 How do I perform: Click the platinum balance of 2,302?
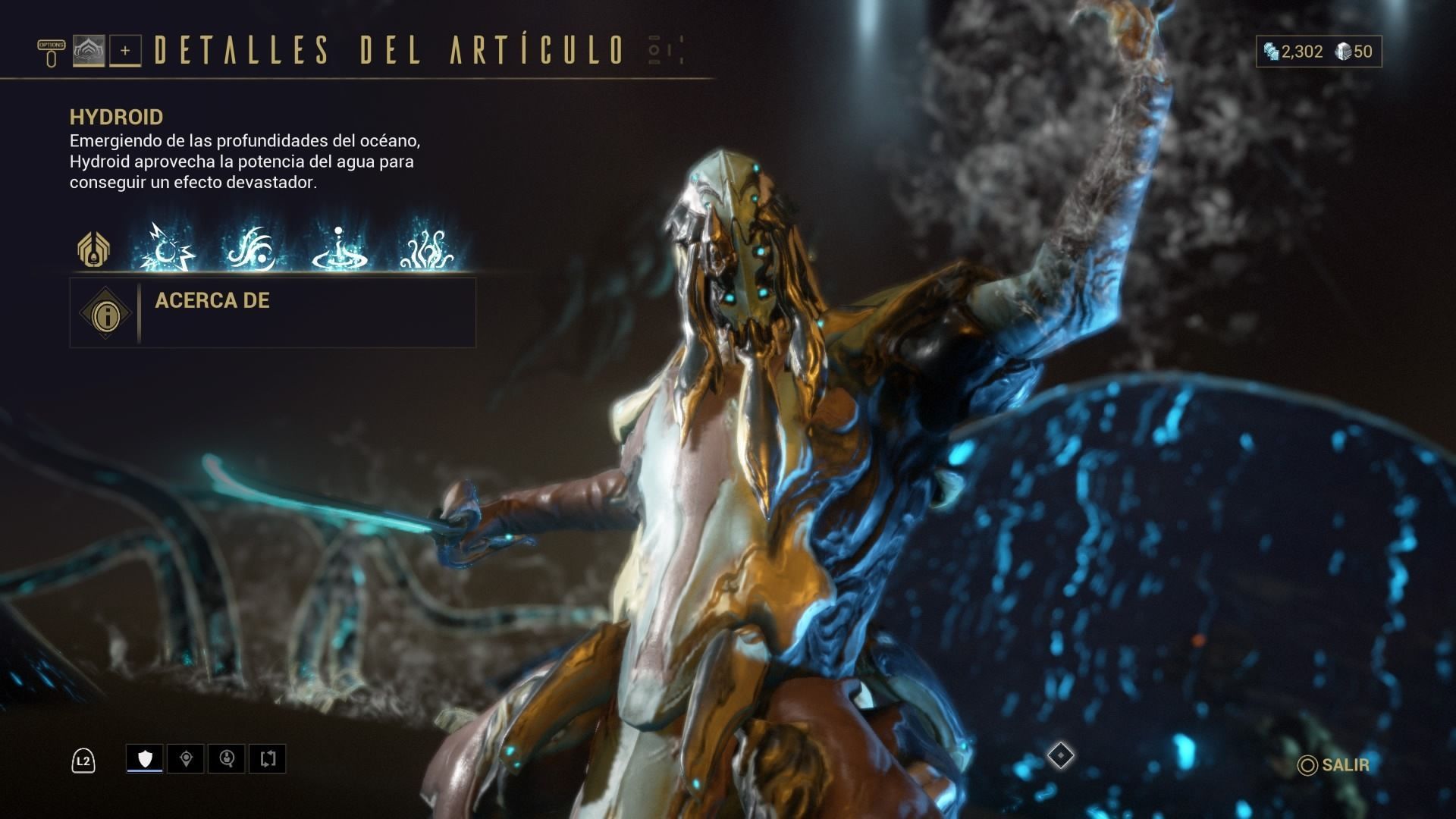1301,52
